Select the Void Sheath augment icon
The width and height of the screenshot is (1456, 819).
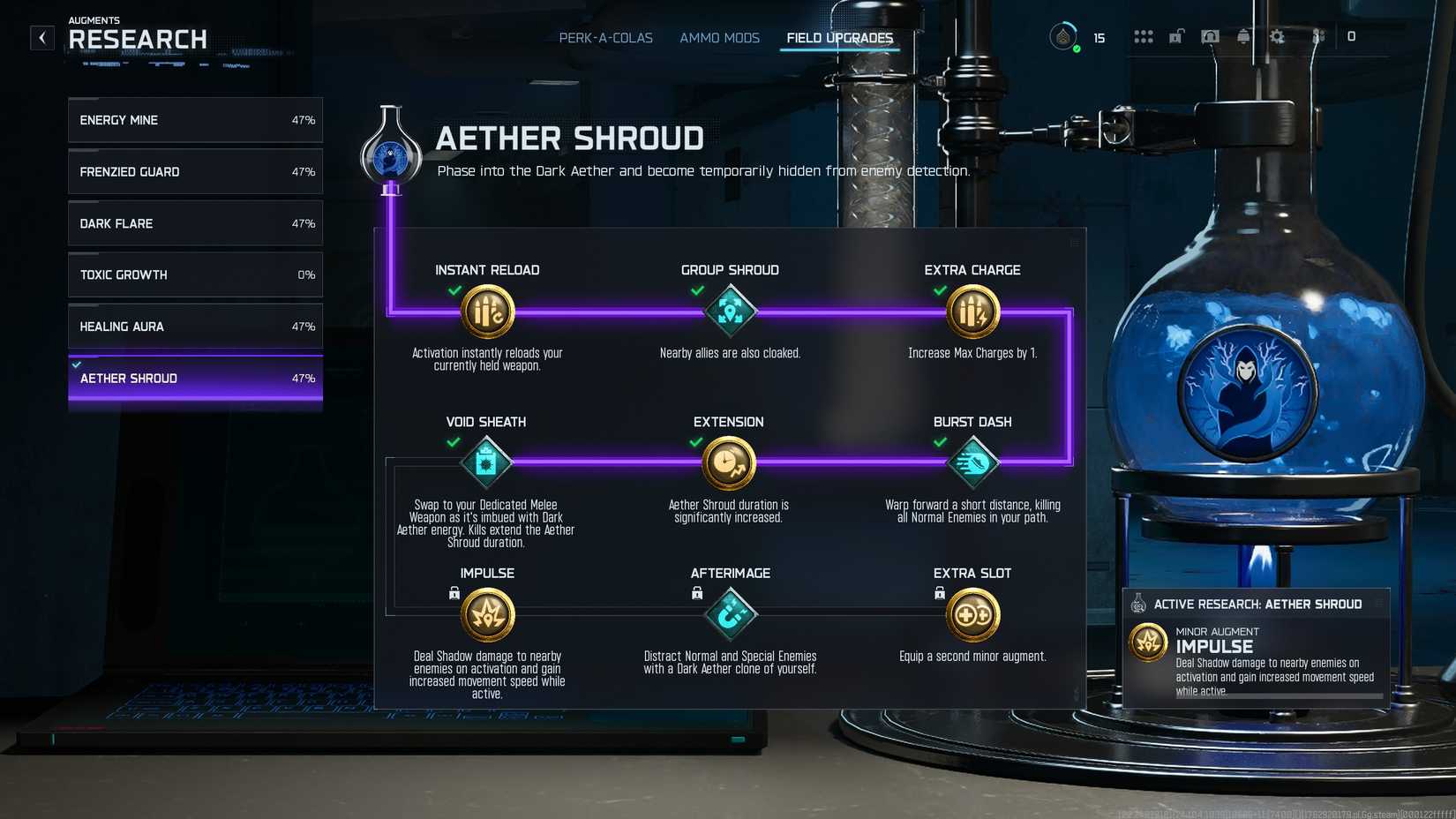point(487,462)
